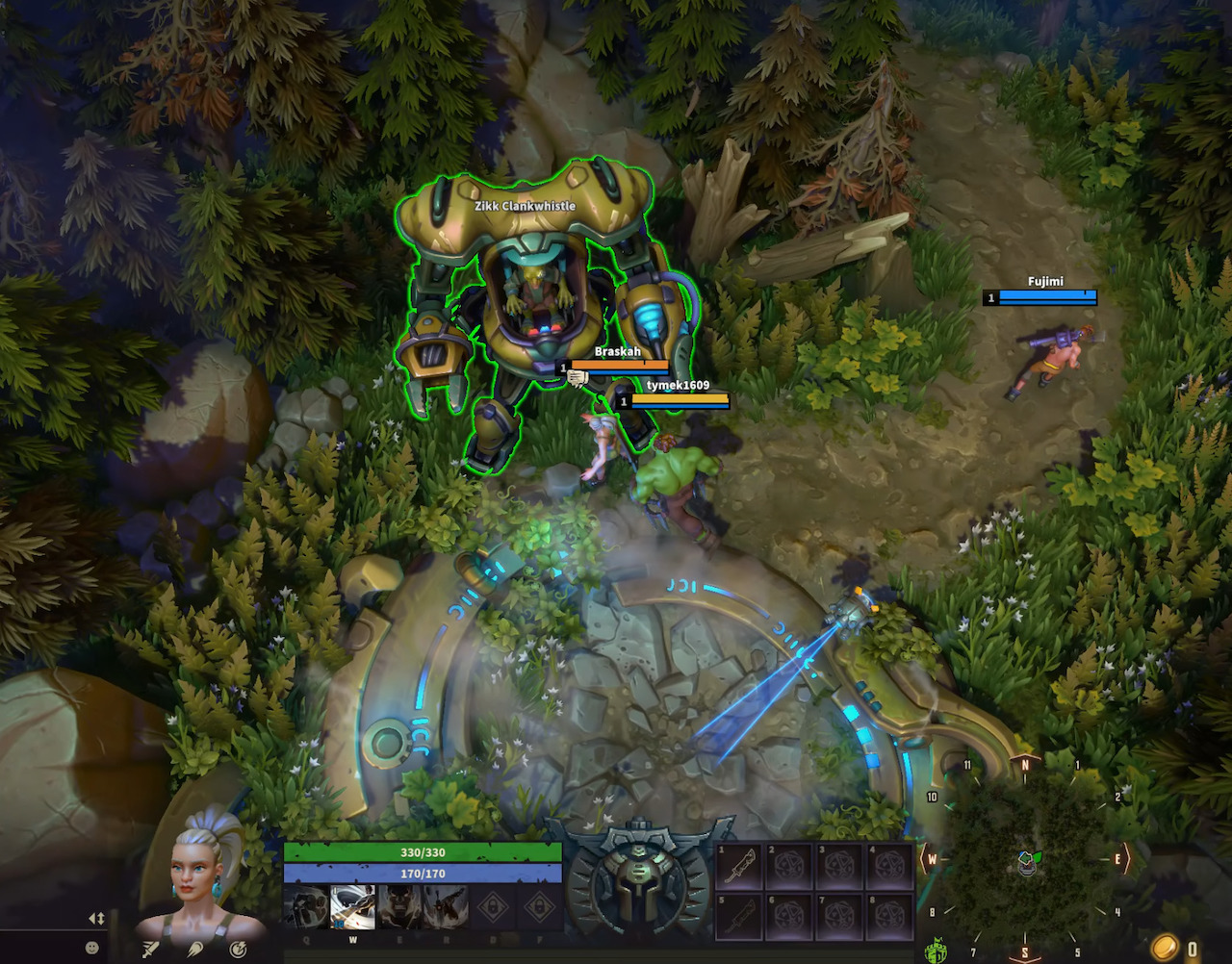The width and height of the screenshot is (1232, 964).
Task: Choose the blade in inventory slot 5
Action: (738, 918)
